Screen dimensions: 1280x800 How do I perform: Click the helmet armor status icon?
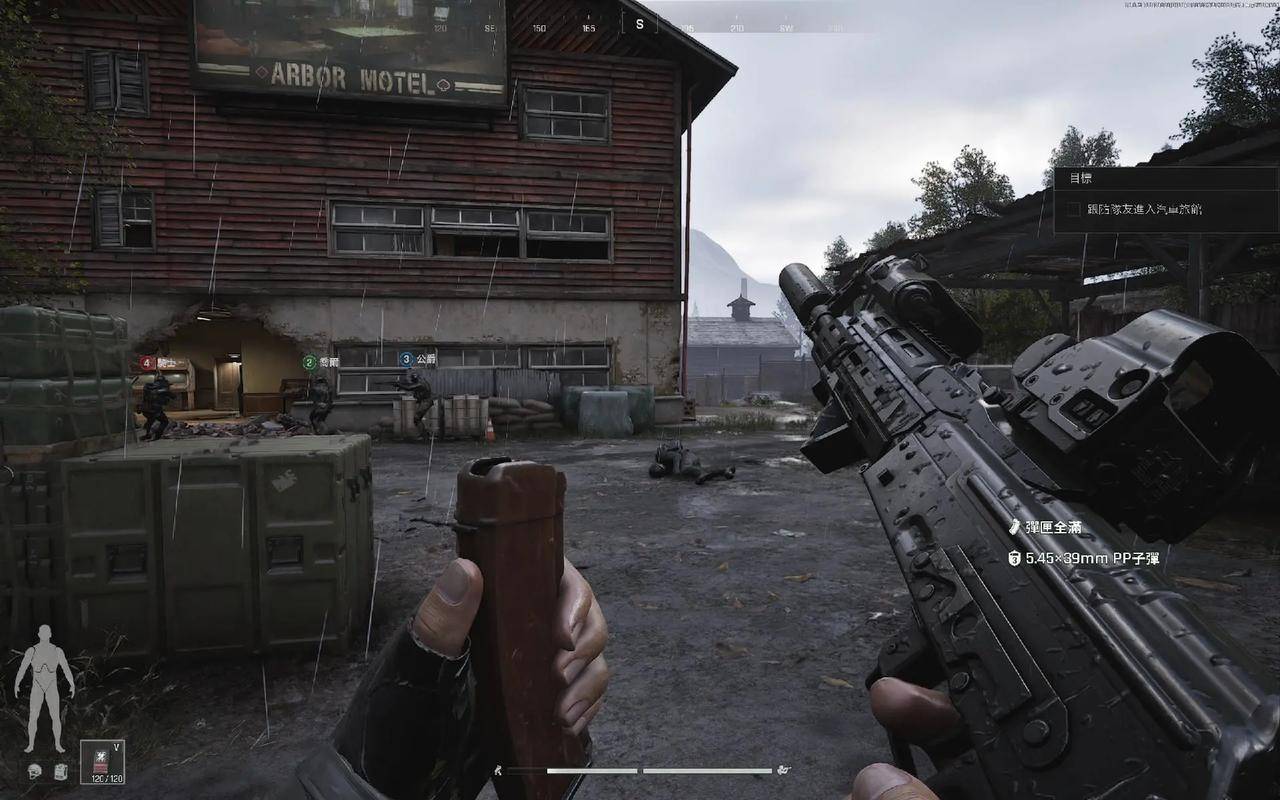(x=34, y=771)
